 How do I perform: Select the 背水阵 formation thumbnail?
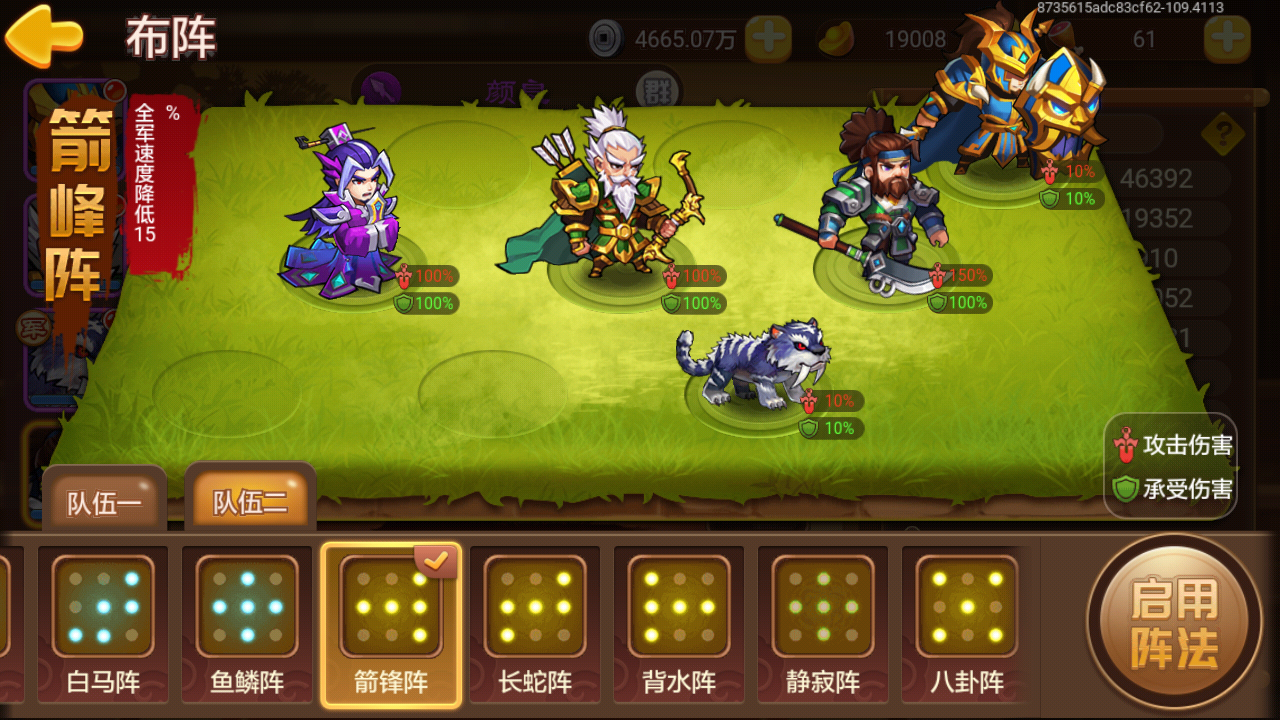coord(677,608)
